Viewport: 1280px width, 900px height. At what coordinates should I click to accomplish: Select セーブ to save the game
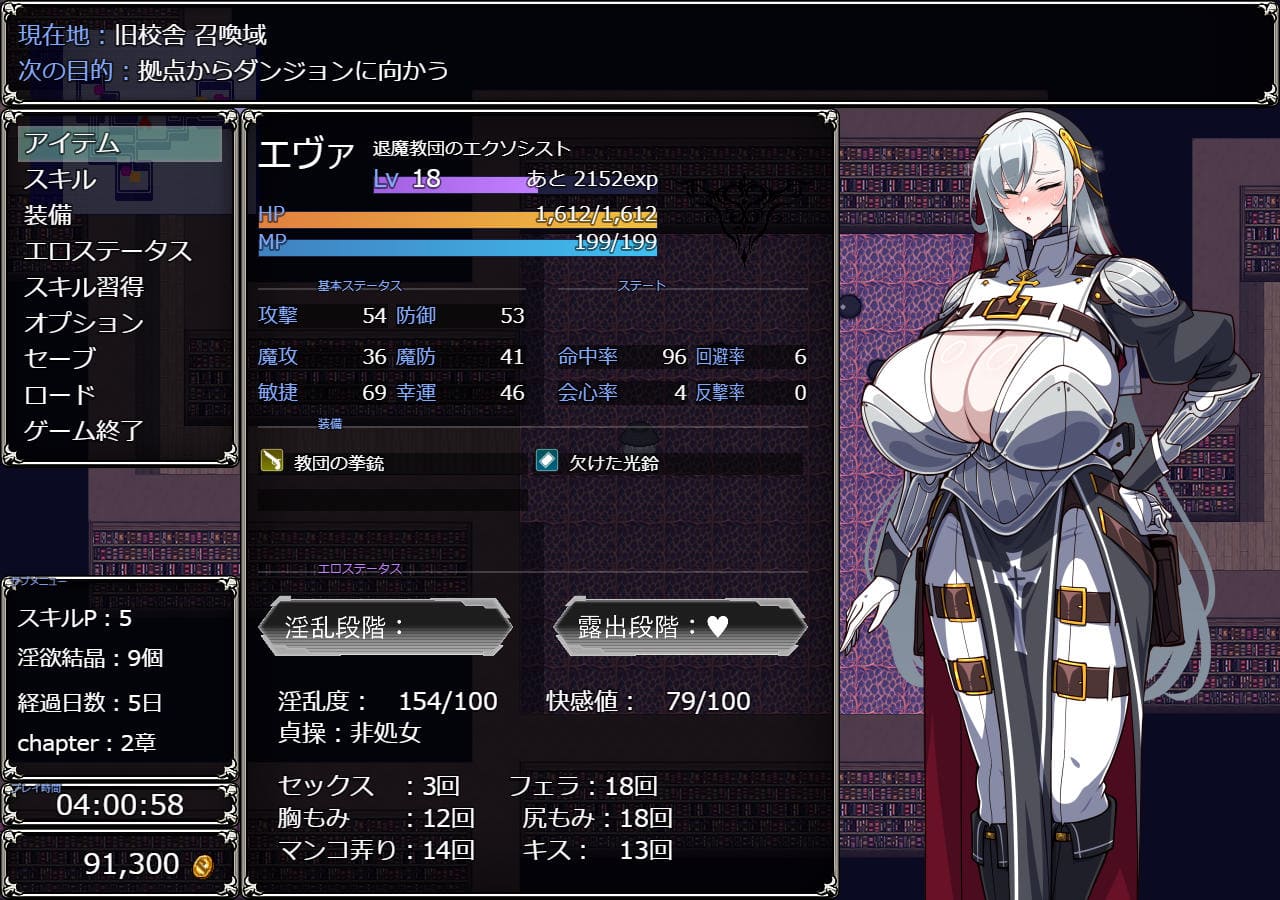[x=60, y=359]
